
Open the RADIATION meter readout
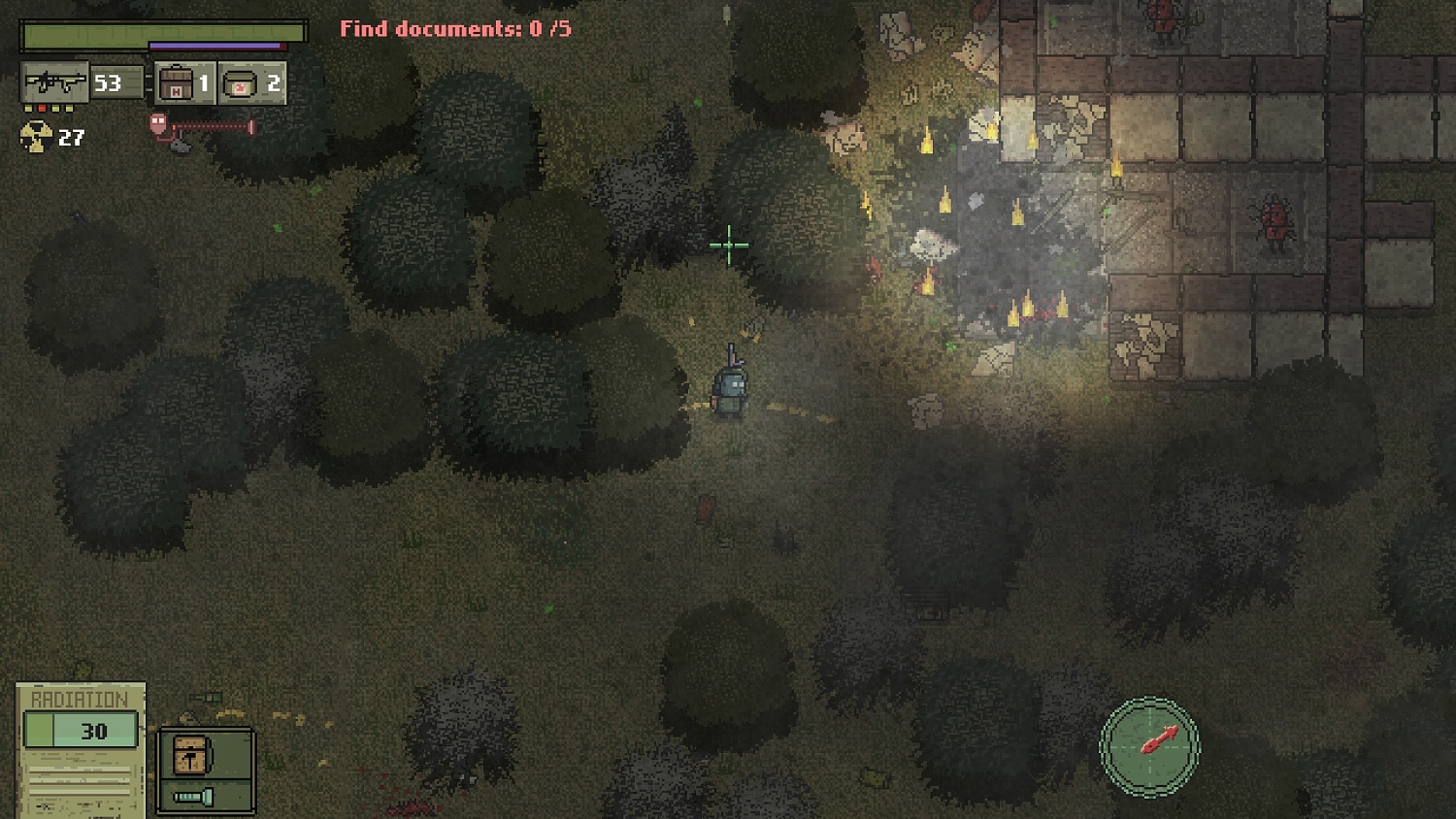tap(81, 698)
